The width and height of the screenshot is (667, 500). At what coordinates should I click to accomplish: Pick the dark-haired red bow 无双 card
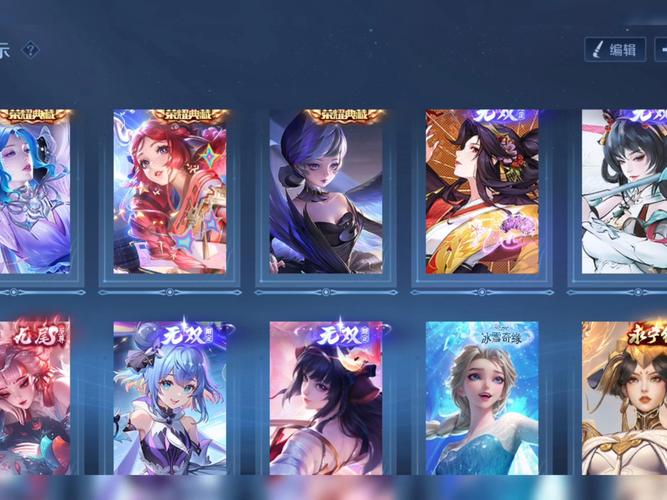tap(326, 398)
